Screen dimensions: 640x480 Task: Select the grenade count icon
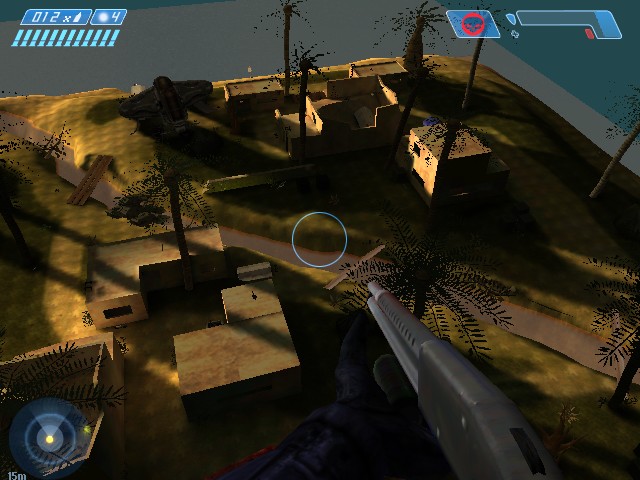coord(104,17)
